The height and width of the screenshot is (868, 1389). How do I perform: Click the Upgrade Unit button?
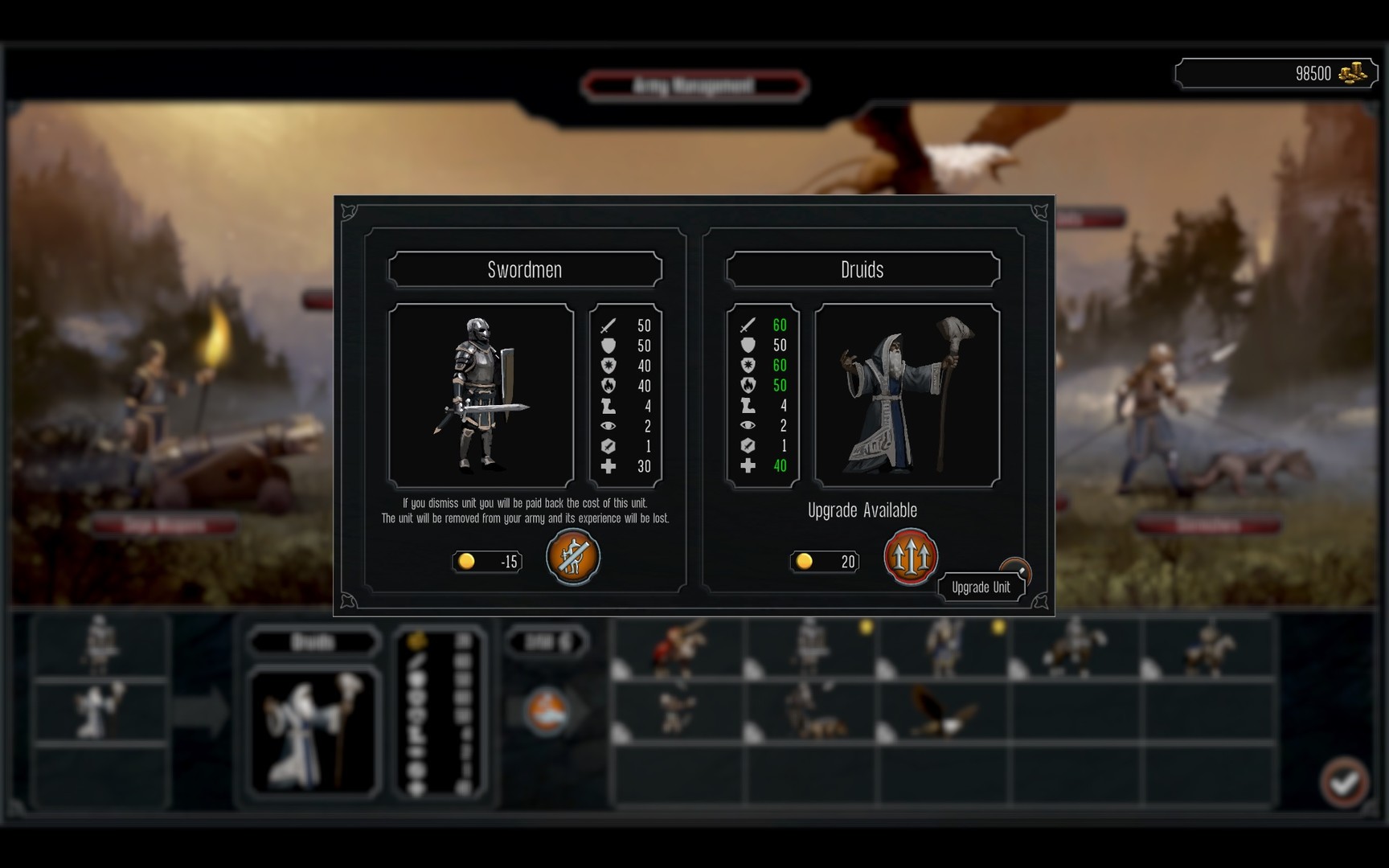pyautogui.click(x=981, y=587)
